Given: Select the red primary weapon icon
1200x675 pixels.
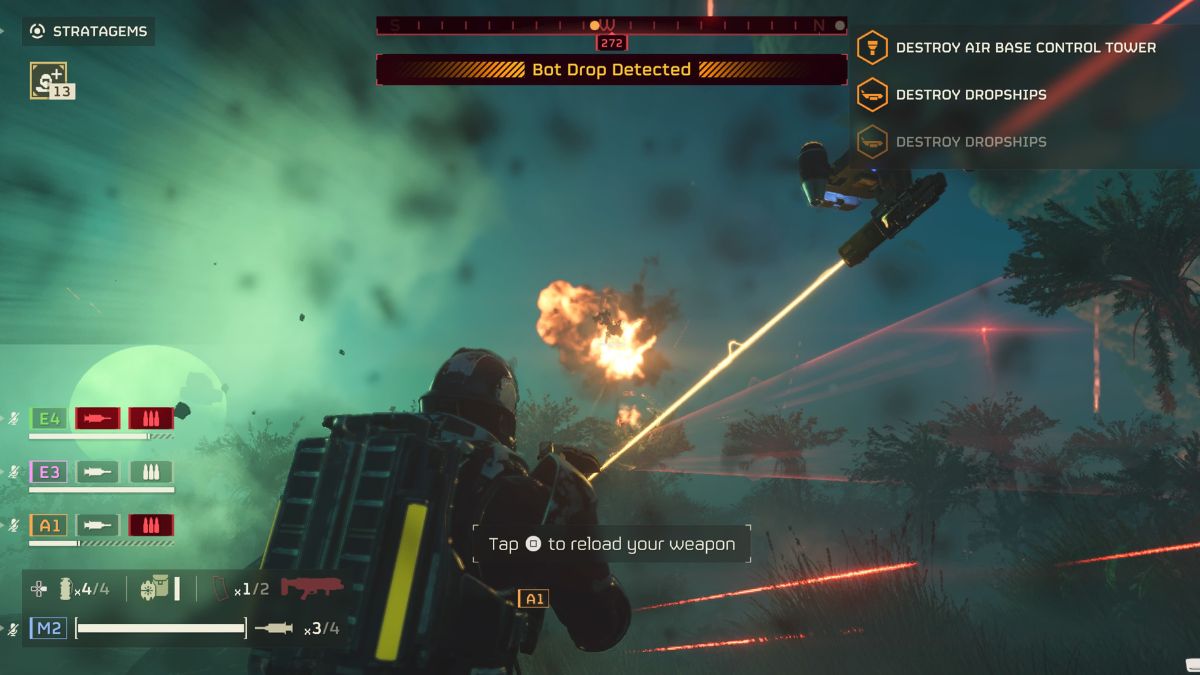Looking at the screenshot, I should (312, 587).
